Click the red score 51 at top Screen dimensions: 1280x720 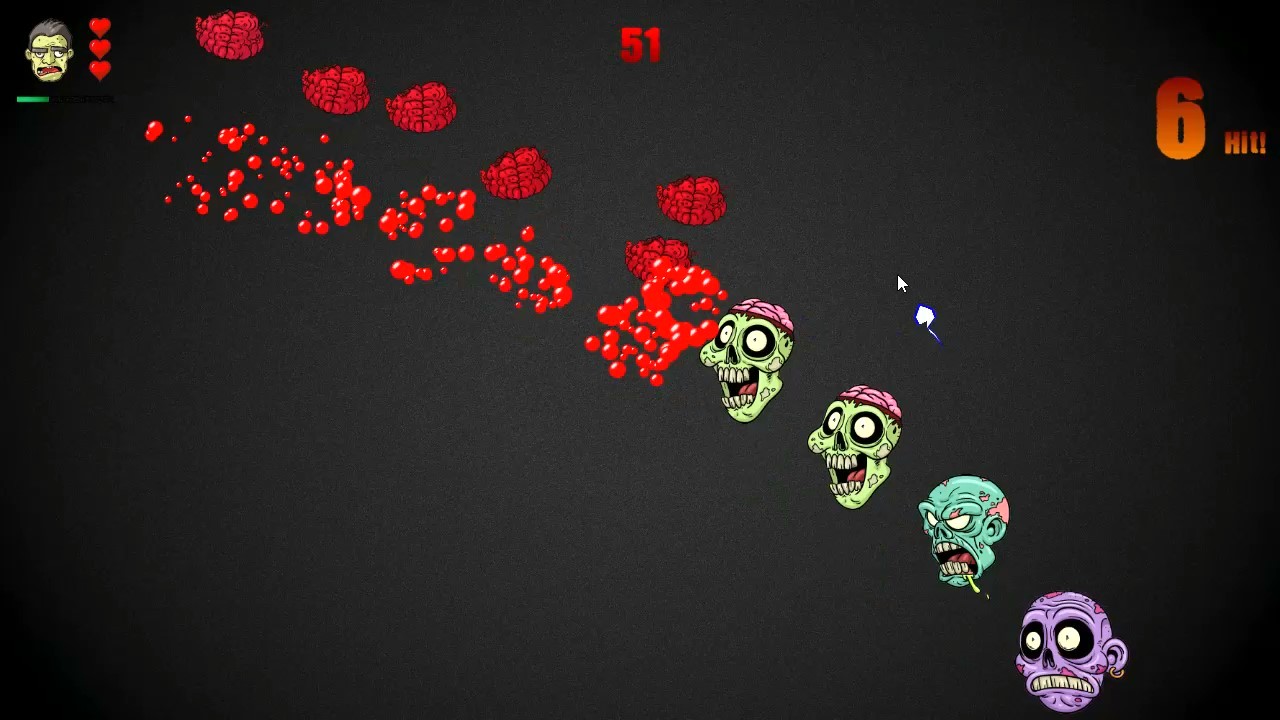click(640, 45)
